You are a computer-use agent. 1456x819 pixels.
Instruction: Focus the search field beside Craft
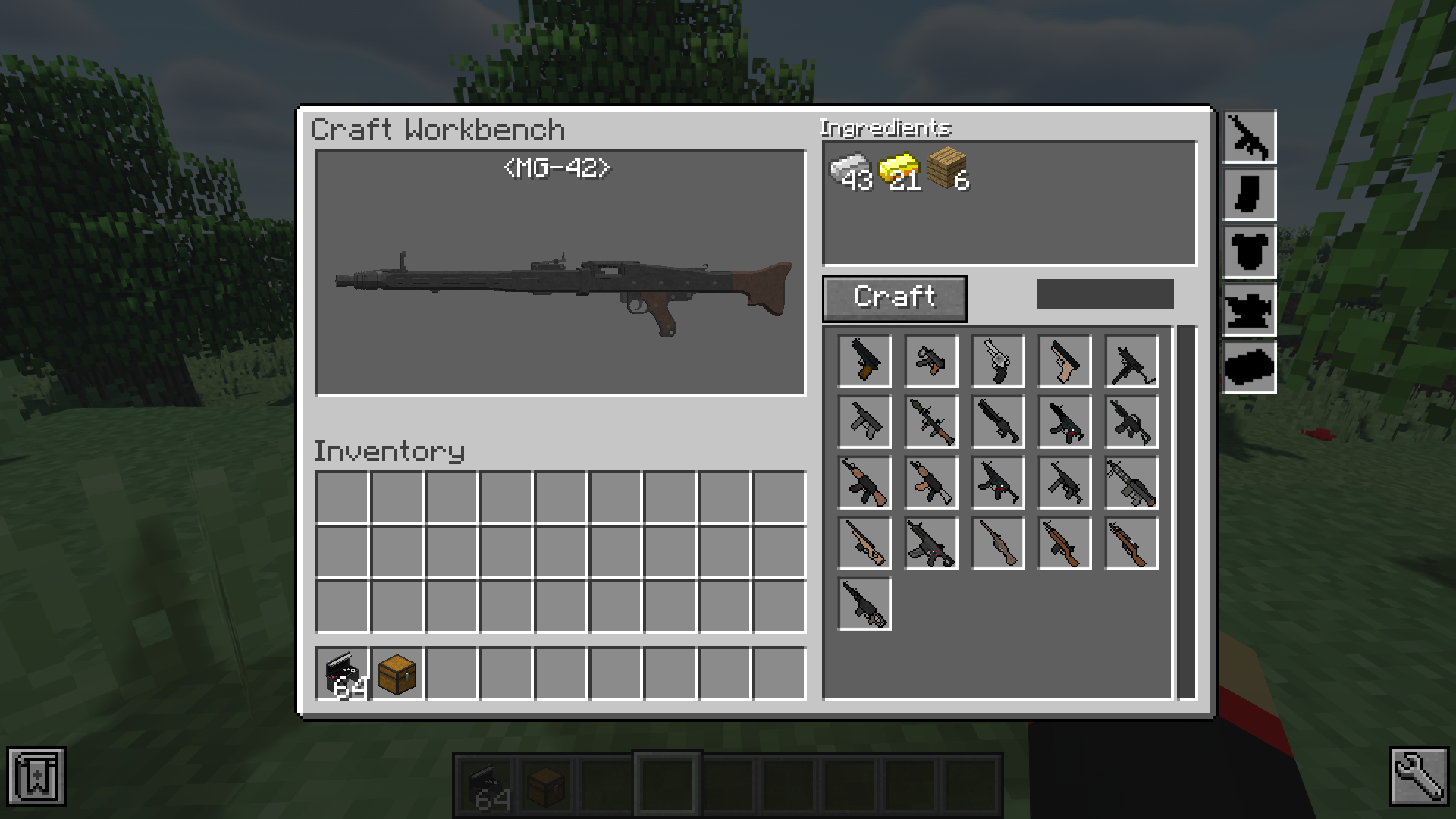pos(1105,294)
